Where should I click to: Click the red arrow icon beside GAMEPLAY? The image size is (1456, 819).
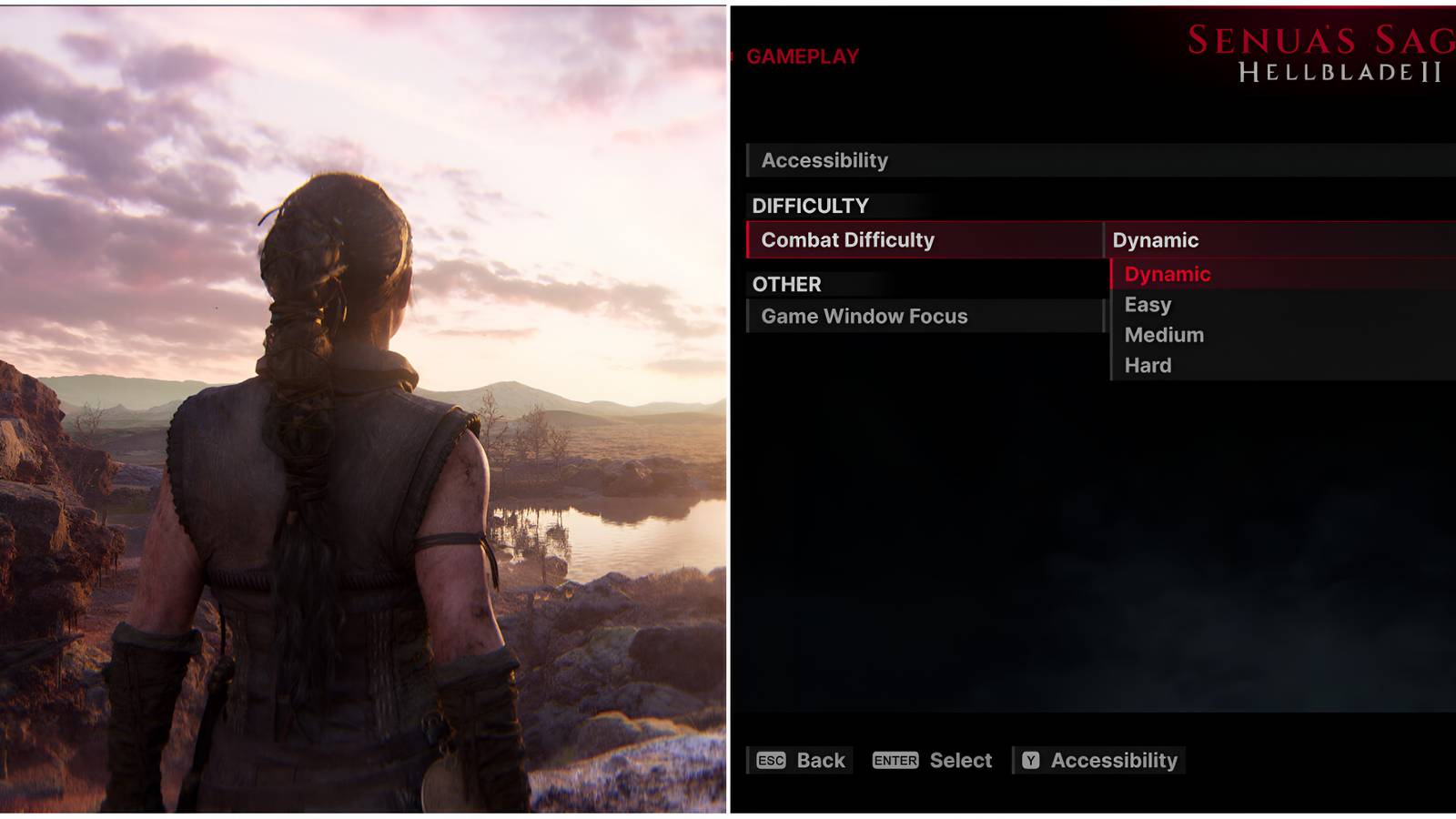click(x=731, y=55)
